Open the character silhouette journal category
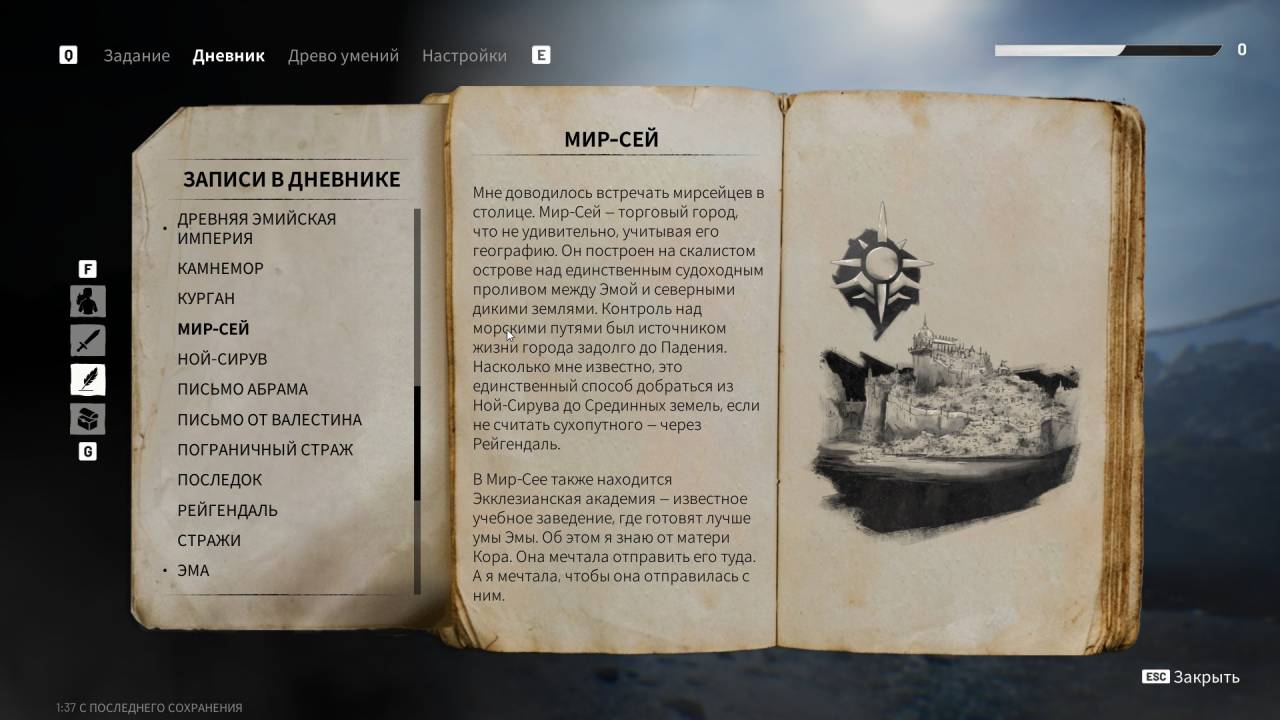 point(88,301)
